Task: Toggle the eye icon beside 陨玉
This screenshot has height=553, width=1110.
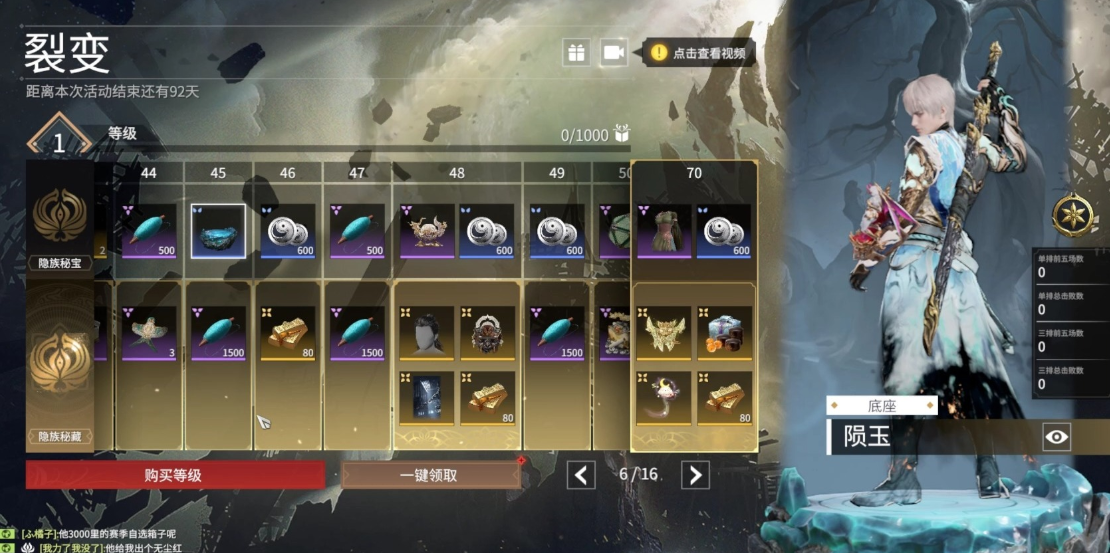Action: (1057, 436)
